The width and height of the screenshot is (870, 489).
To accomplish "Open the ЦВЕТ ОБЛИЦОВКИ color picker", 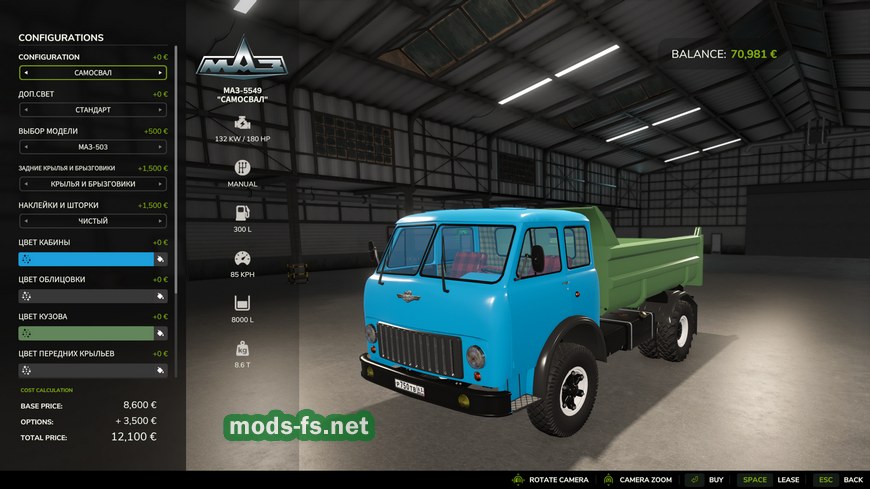I will 85,296.
